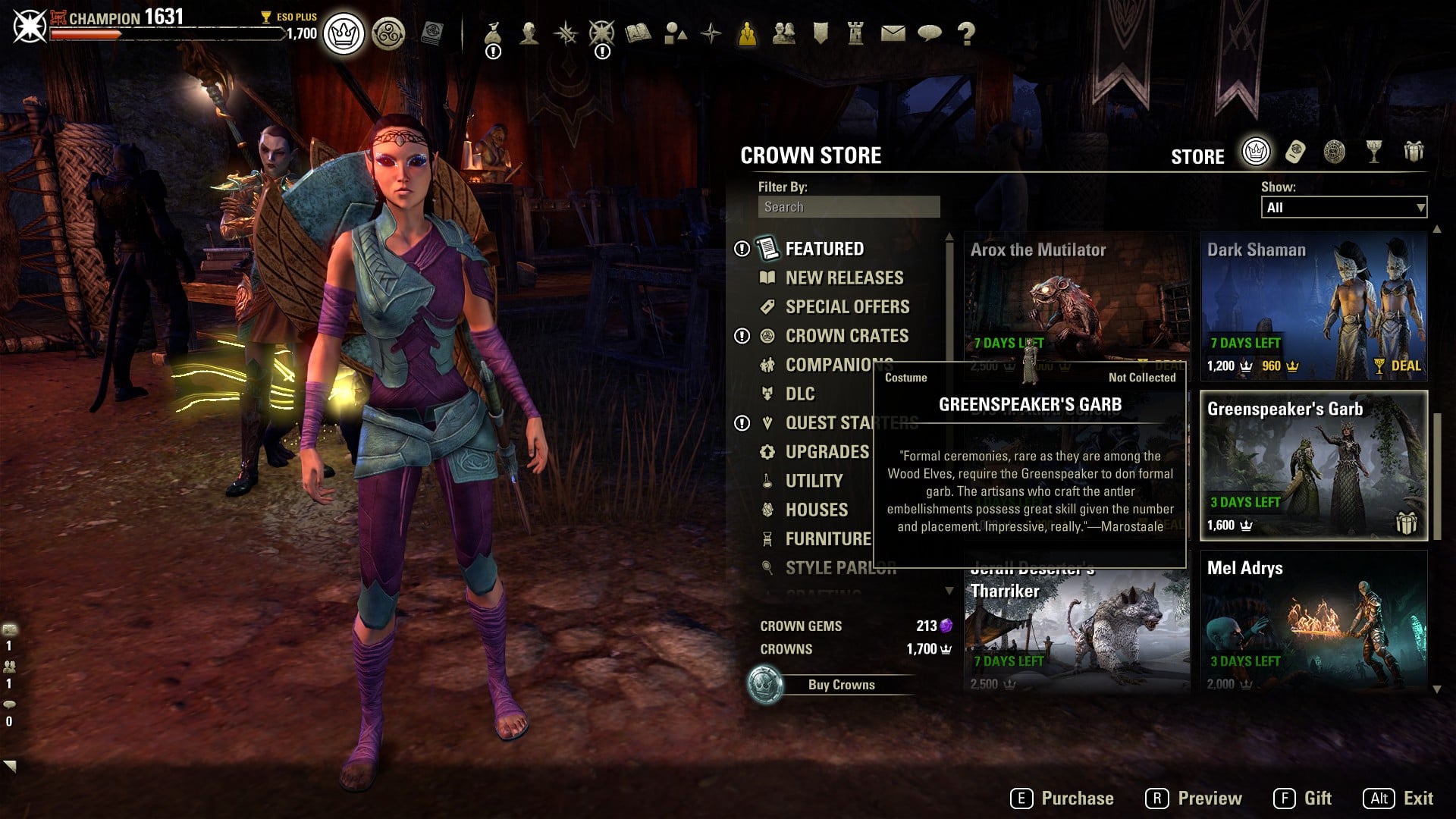Select the Greenspeaker's Garb tile
1456x819 pixels.
pyautogui.click(x=1313, y=466)
